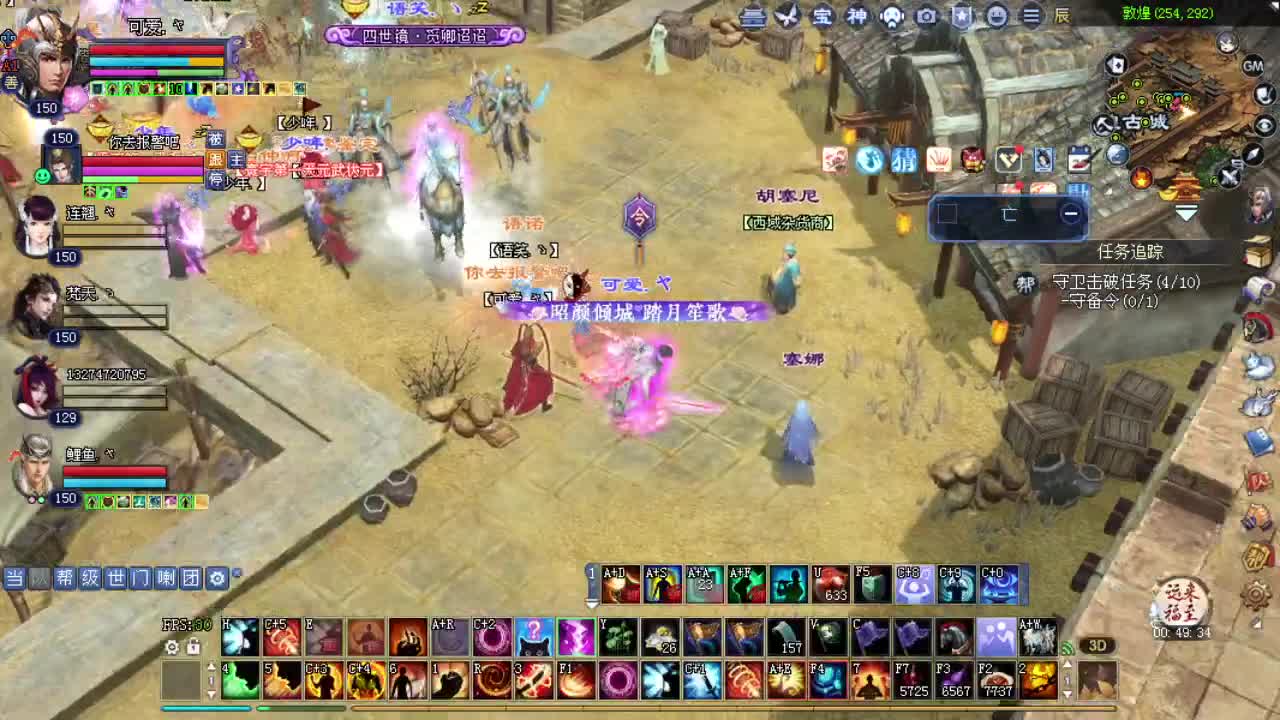Expand the blue down arrow under the search box
1280x720 pixels.
(x=1185, y=214)
